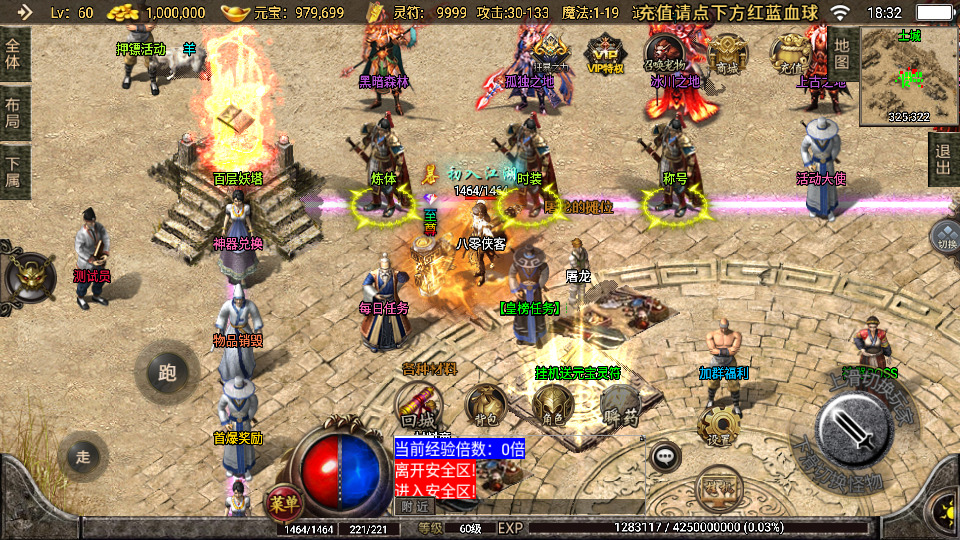Select the 跑 run button

click(166, 372)
